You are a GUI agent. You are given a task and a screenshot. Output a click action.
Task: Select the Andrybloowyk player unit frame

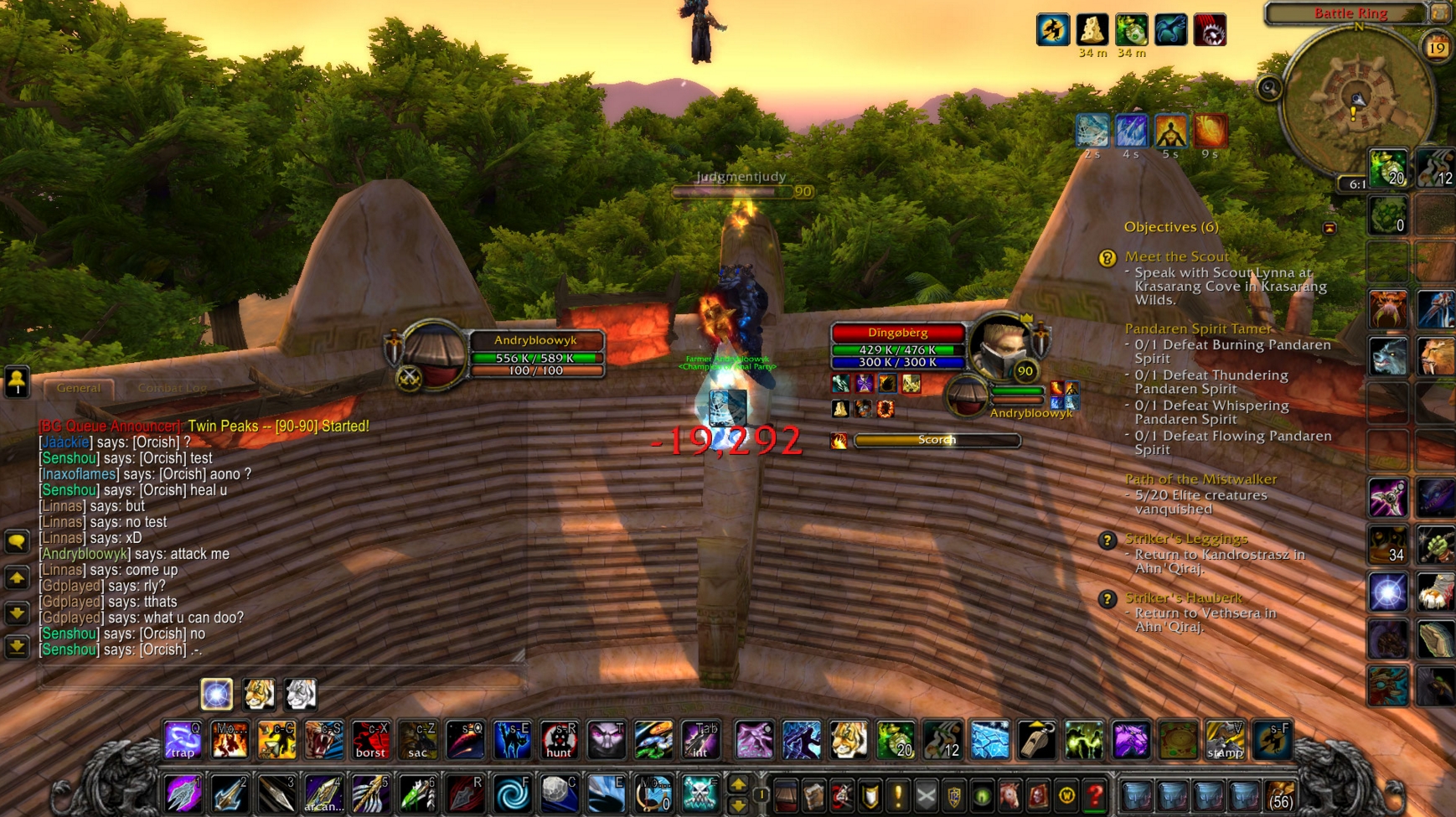coord(534,340)
